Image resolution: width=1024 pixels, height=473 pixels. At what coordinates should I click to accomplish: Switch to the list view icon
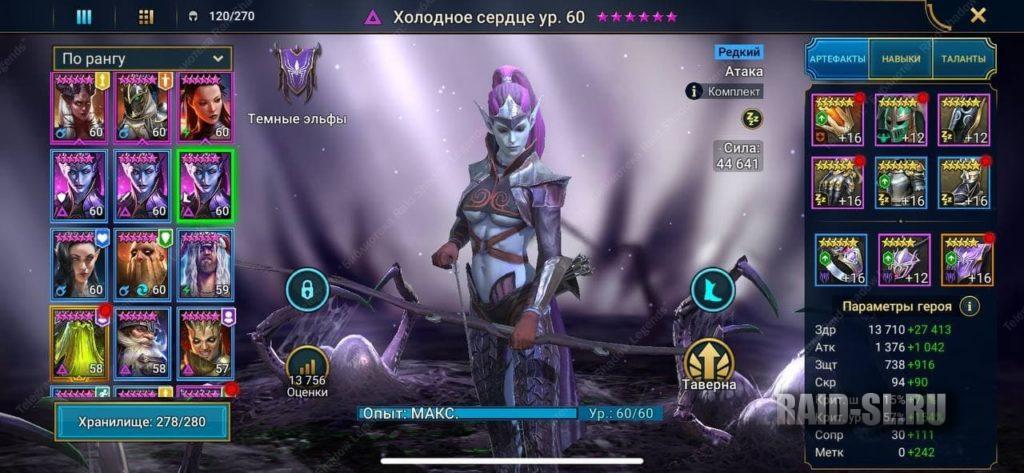click(x=84, y=16)
